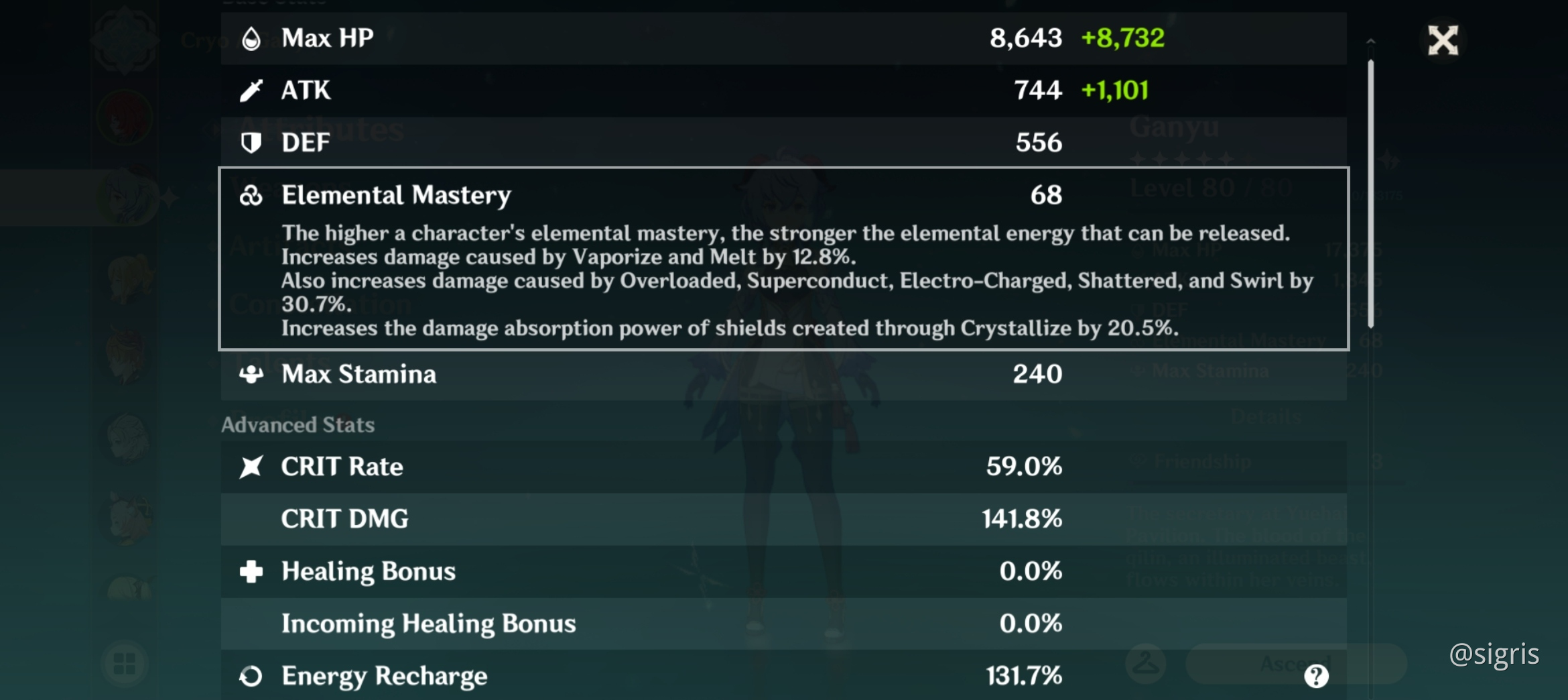The height and width of the screenshot is (700, 1568).
Task: Click the ATK sword icon
Action: pos(251,89)
